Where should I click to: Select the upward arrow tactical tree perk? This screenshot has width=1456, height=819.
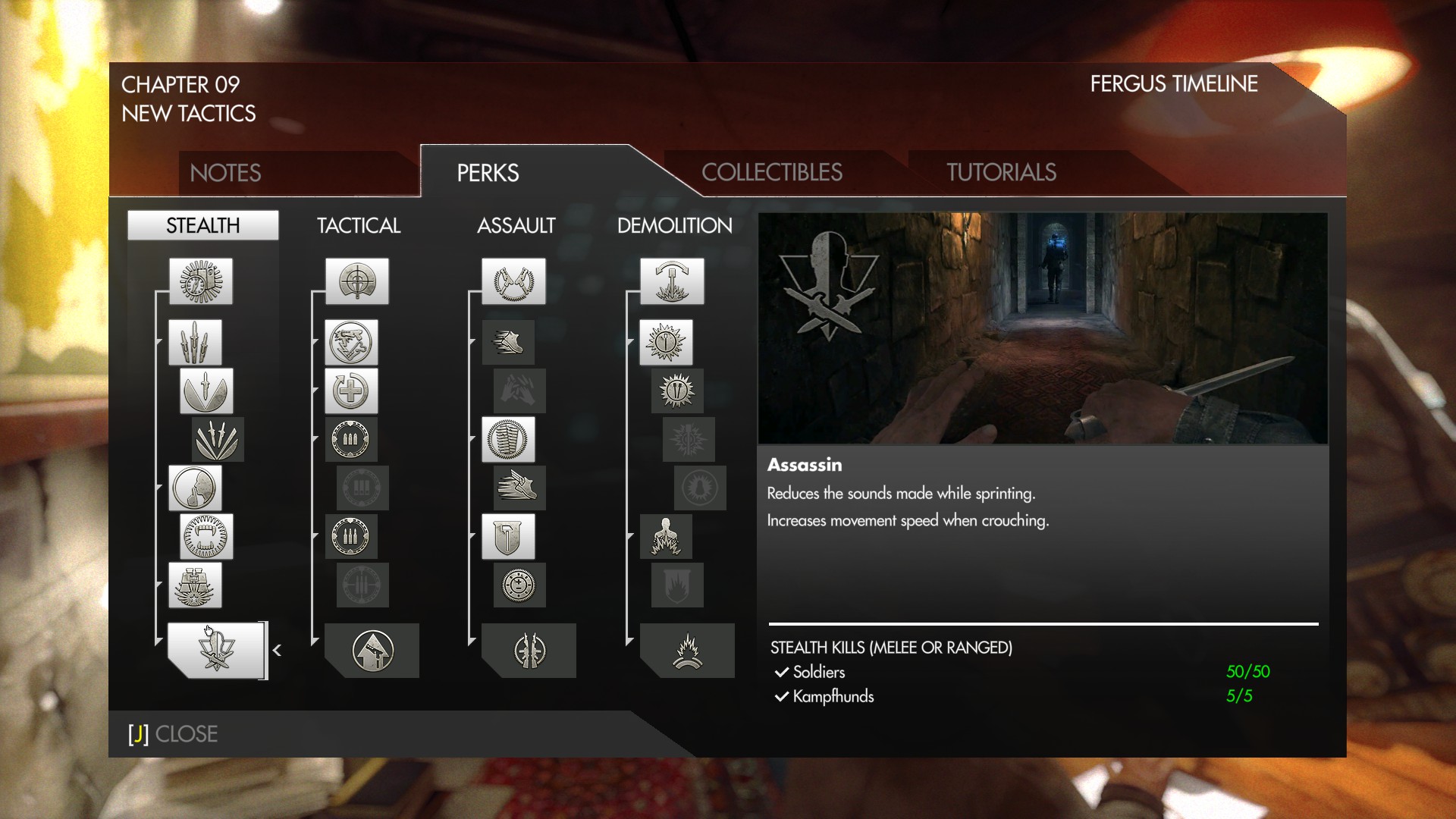click(x=372, y=650)
